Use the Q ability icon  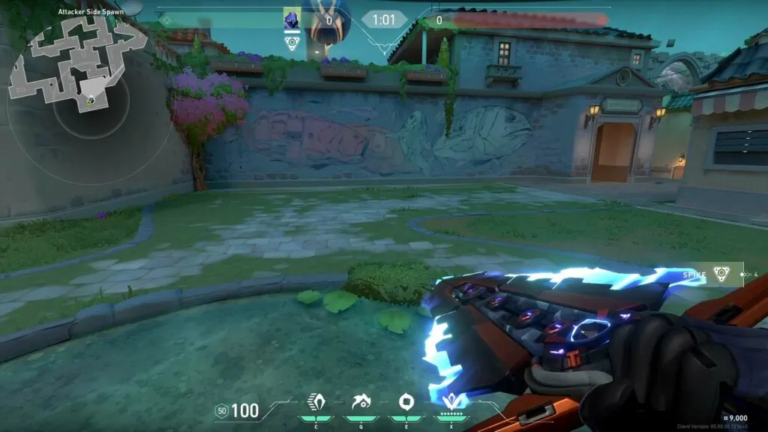click(361, 402)
